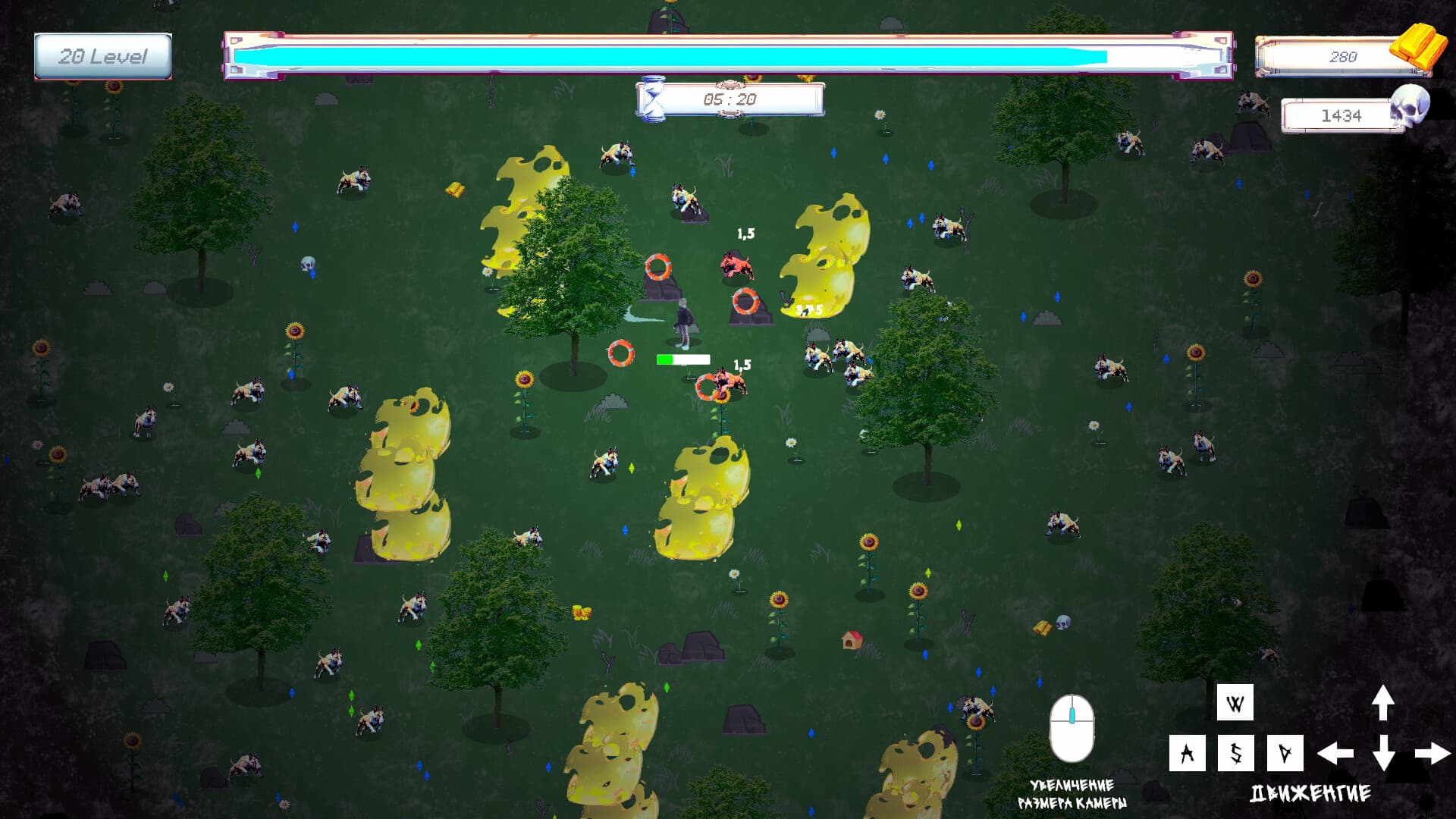Click the hourglass icon on the timer panel
This screenshot has width=1456, height=819.
[655, 97]
